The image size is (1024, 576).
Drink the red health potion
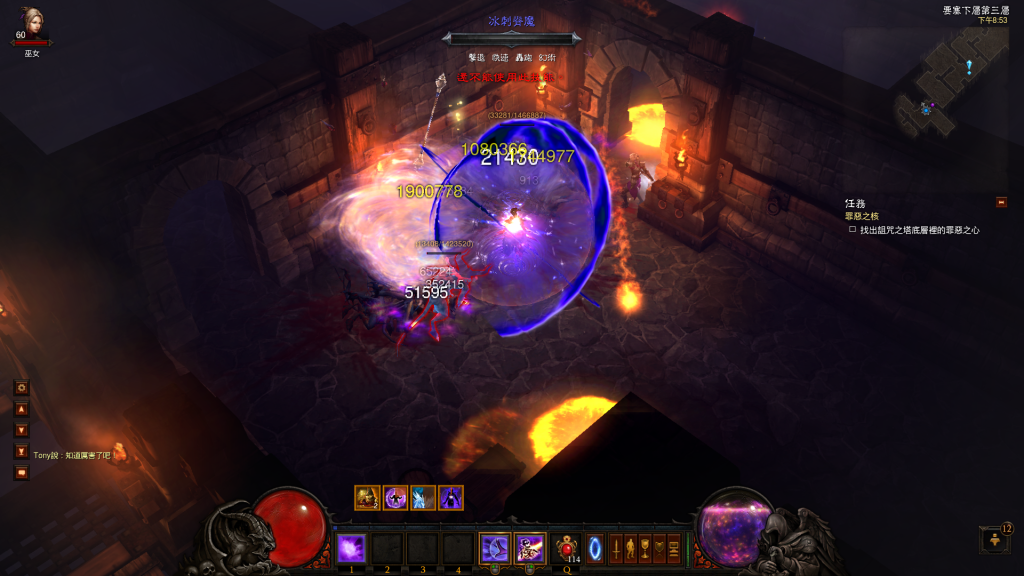click(567, 548)
